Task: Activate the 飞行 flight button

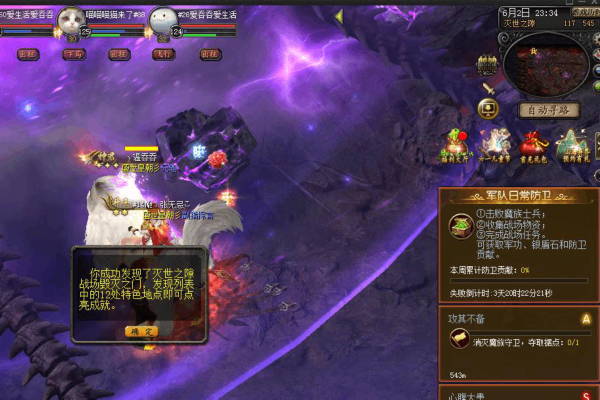Action: pyautogui.click(x=163, y=54)
